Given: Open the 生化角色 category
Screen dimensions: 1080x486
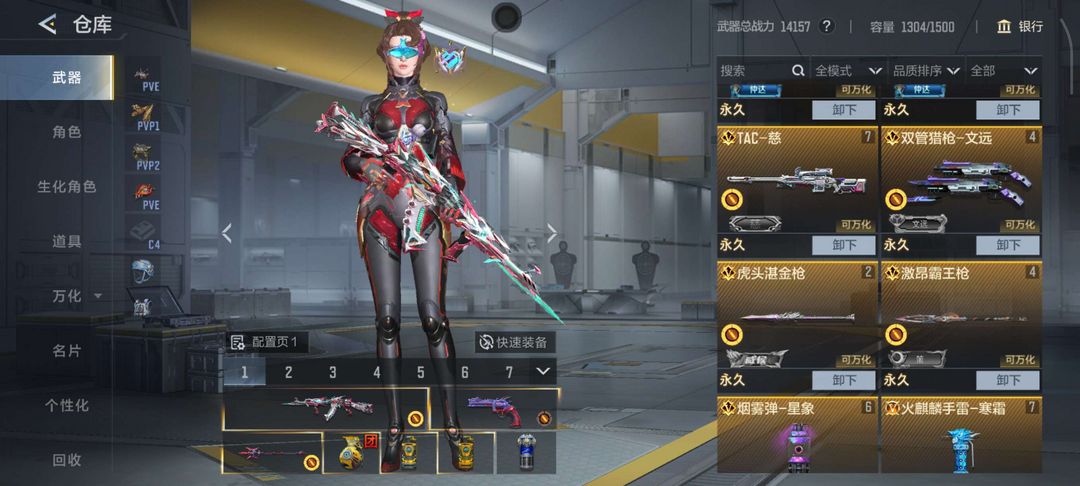Looking at the screenshot, I should (67, 186).
